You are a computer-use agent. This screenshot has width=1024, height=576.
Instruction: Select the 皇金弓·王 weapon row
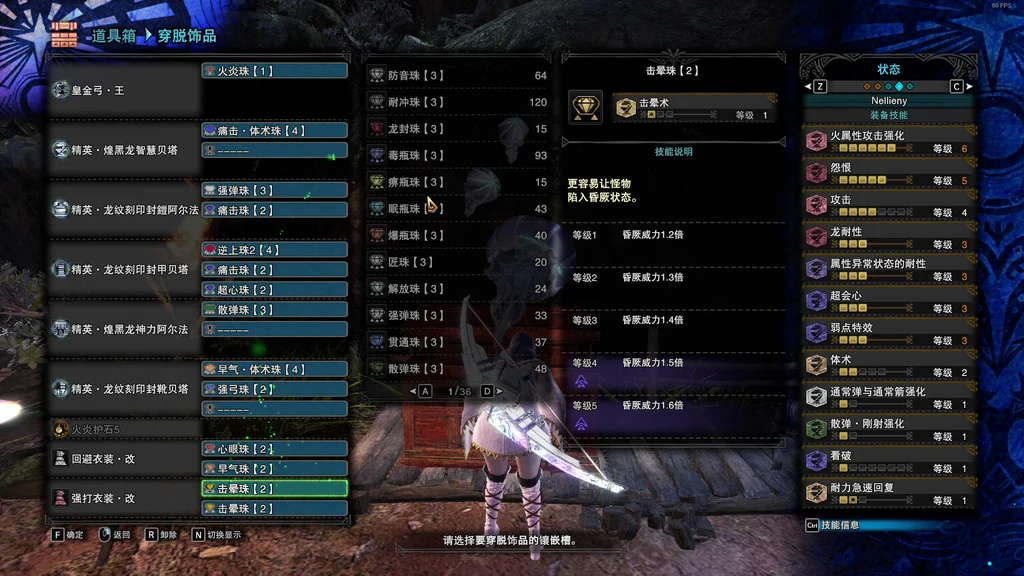(124, 90)
